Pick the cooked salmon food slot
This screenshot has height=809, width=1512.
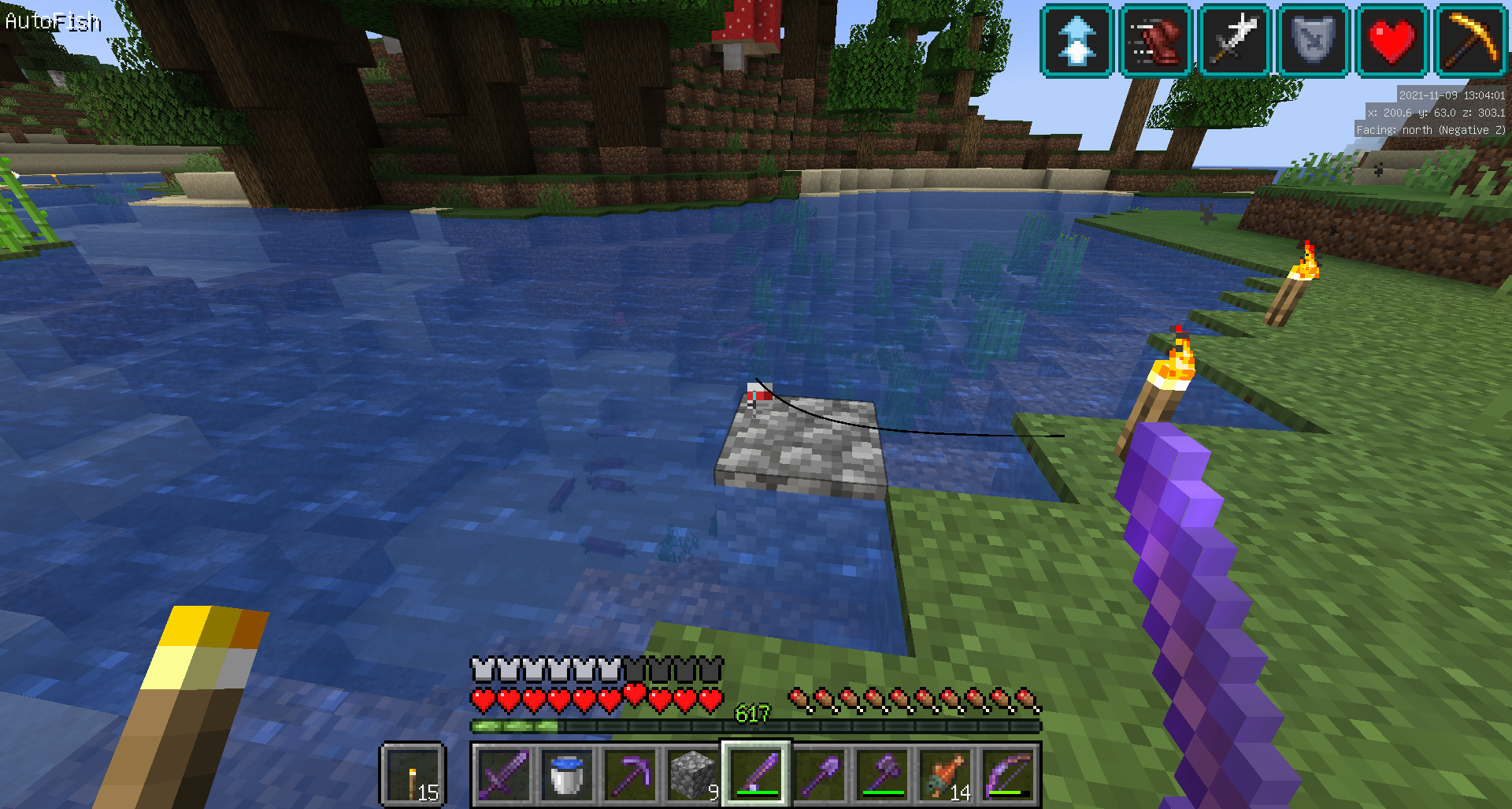945,774
